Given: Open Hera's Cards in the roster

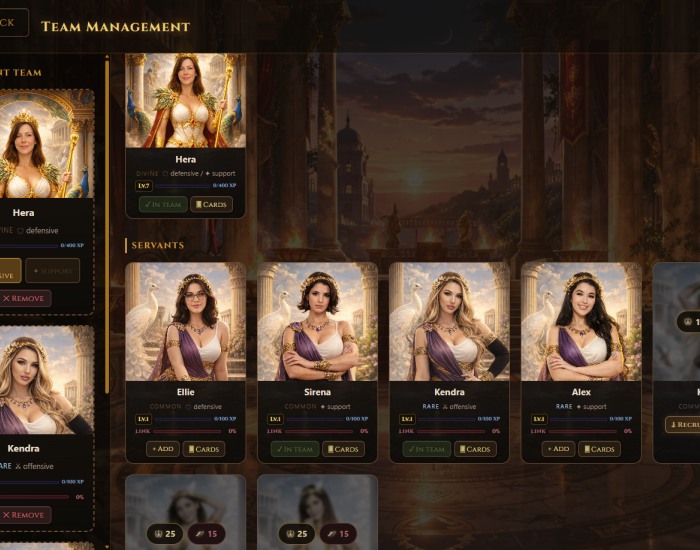Looking at the screenshot, I should tap(211, 204).
